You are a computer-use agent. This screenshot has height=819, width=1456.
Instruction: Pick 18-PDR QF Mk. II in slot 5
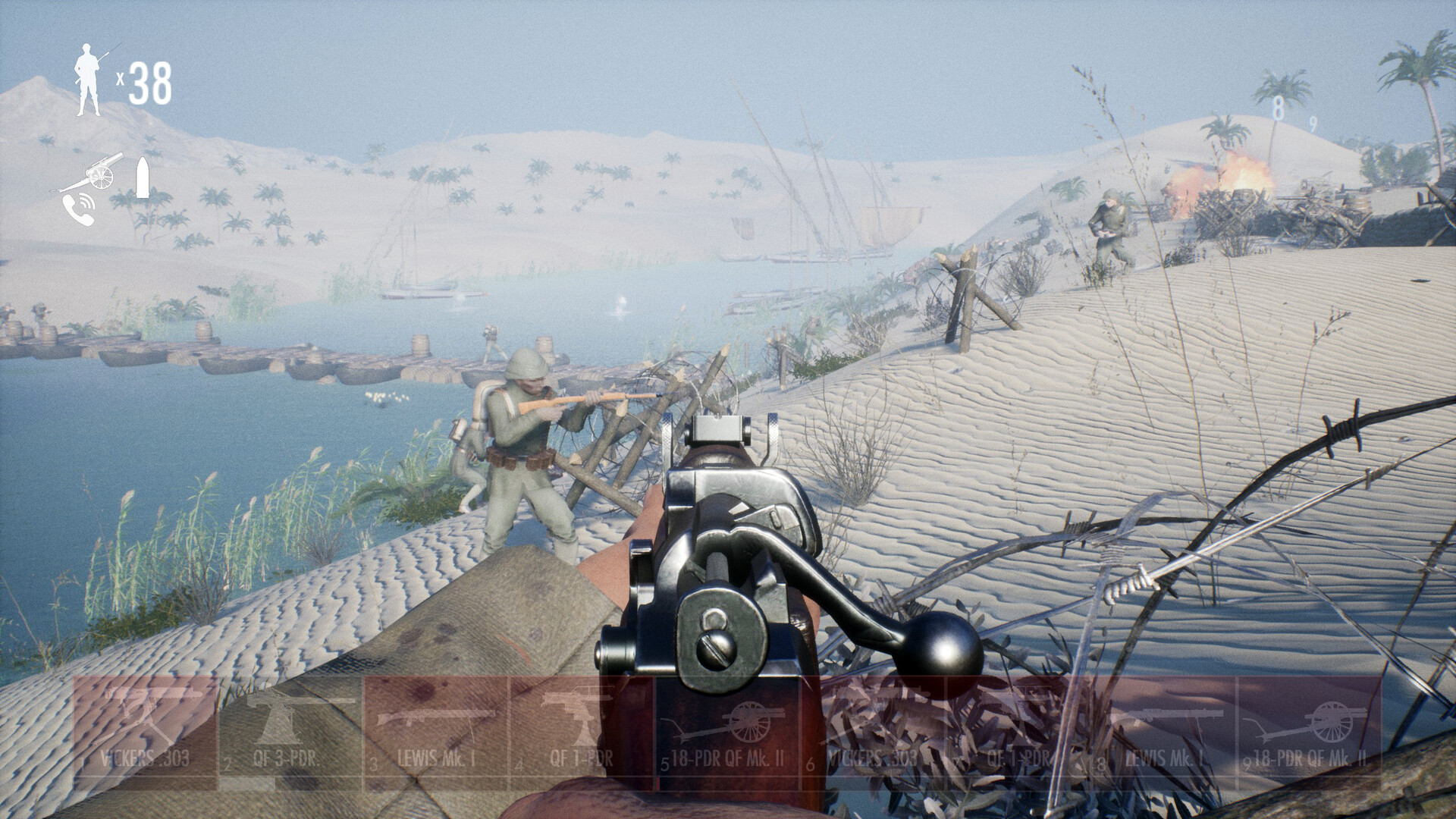727,723
